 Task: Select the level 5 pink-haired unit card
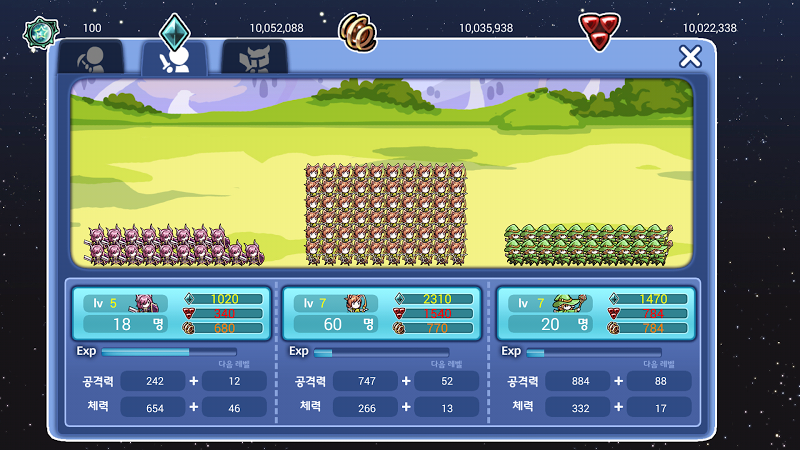tap(172, 312)
